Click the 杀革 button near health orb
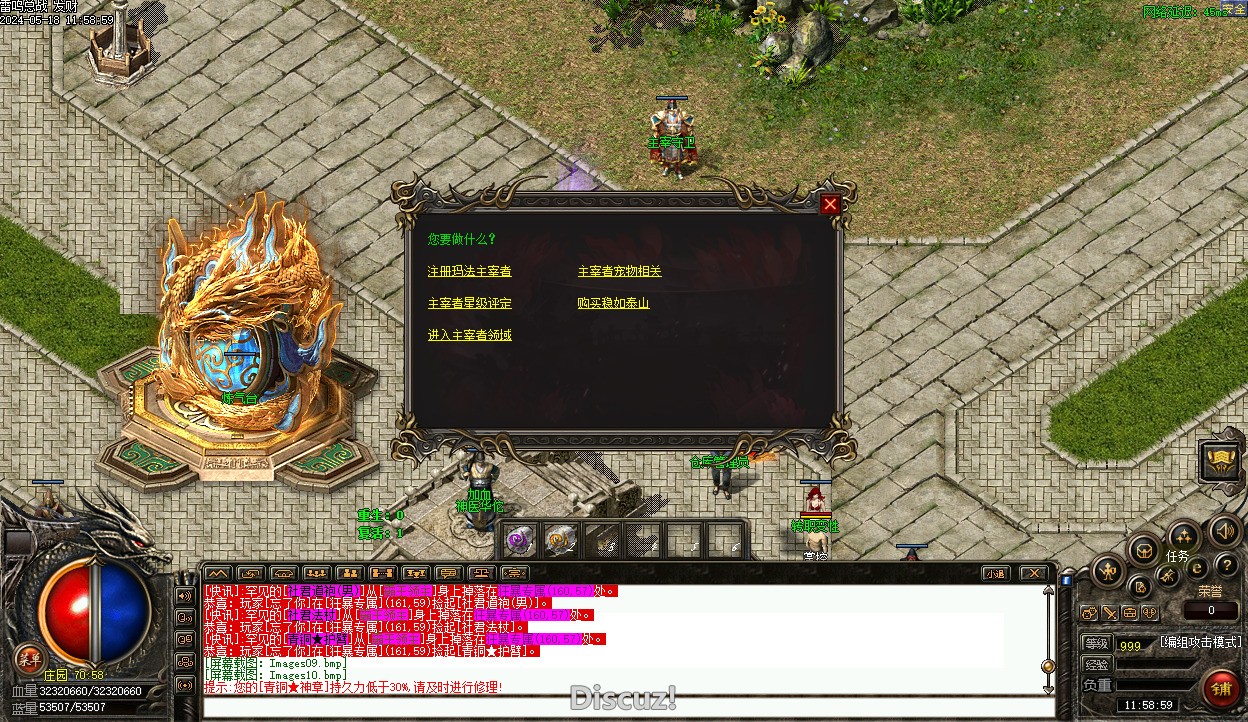The height and width of the screenshot is (722, 1248). (x=30, y=658)
